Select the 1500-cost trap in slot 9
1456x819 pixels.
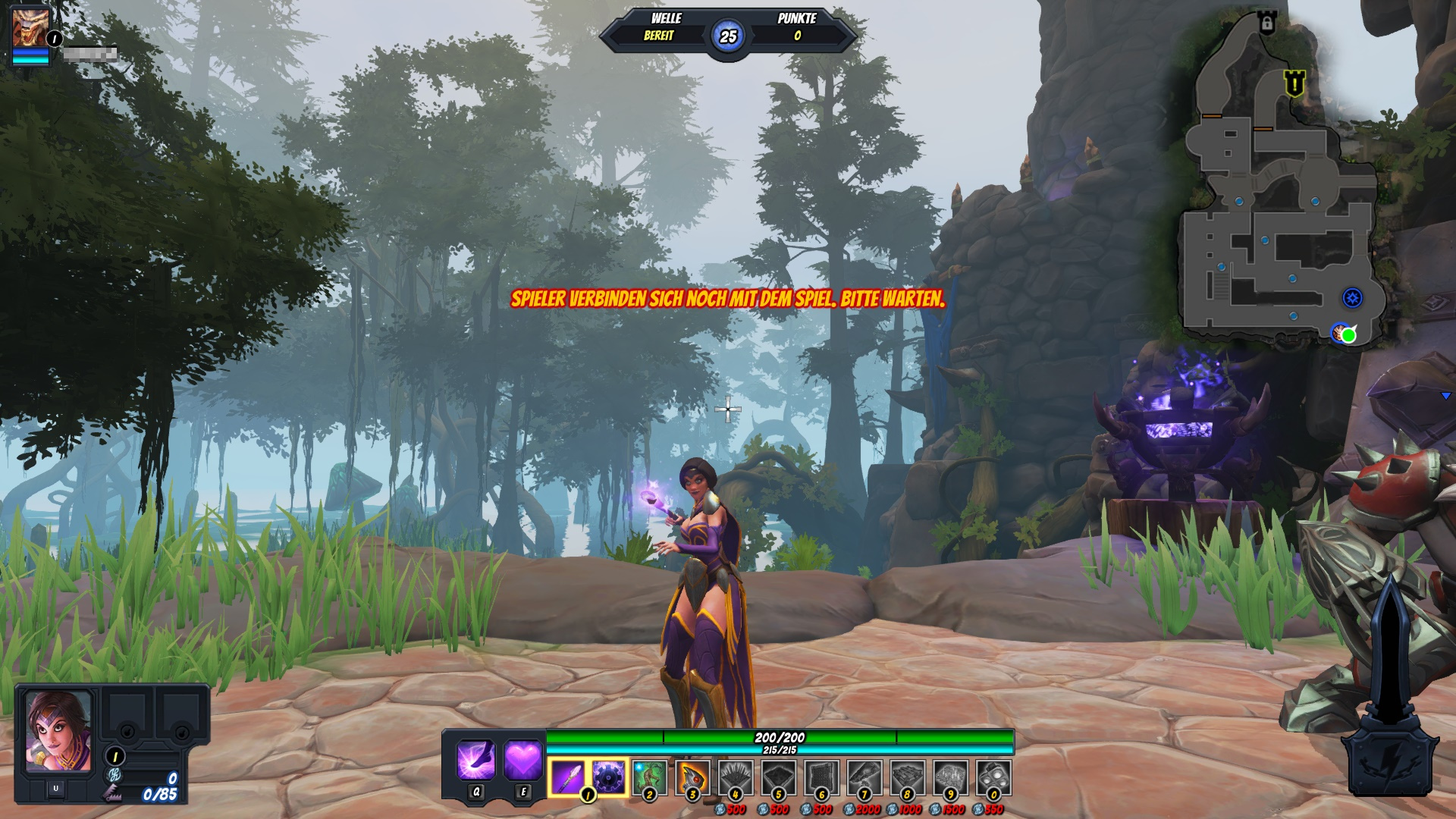pyautogui.click(x=950, y=777)
